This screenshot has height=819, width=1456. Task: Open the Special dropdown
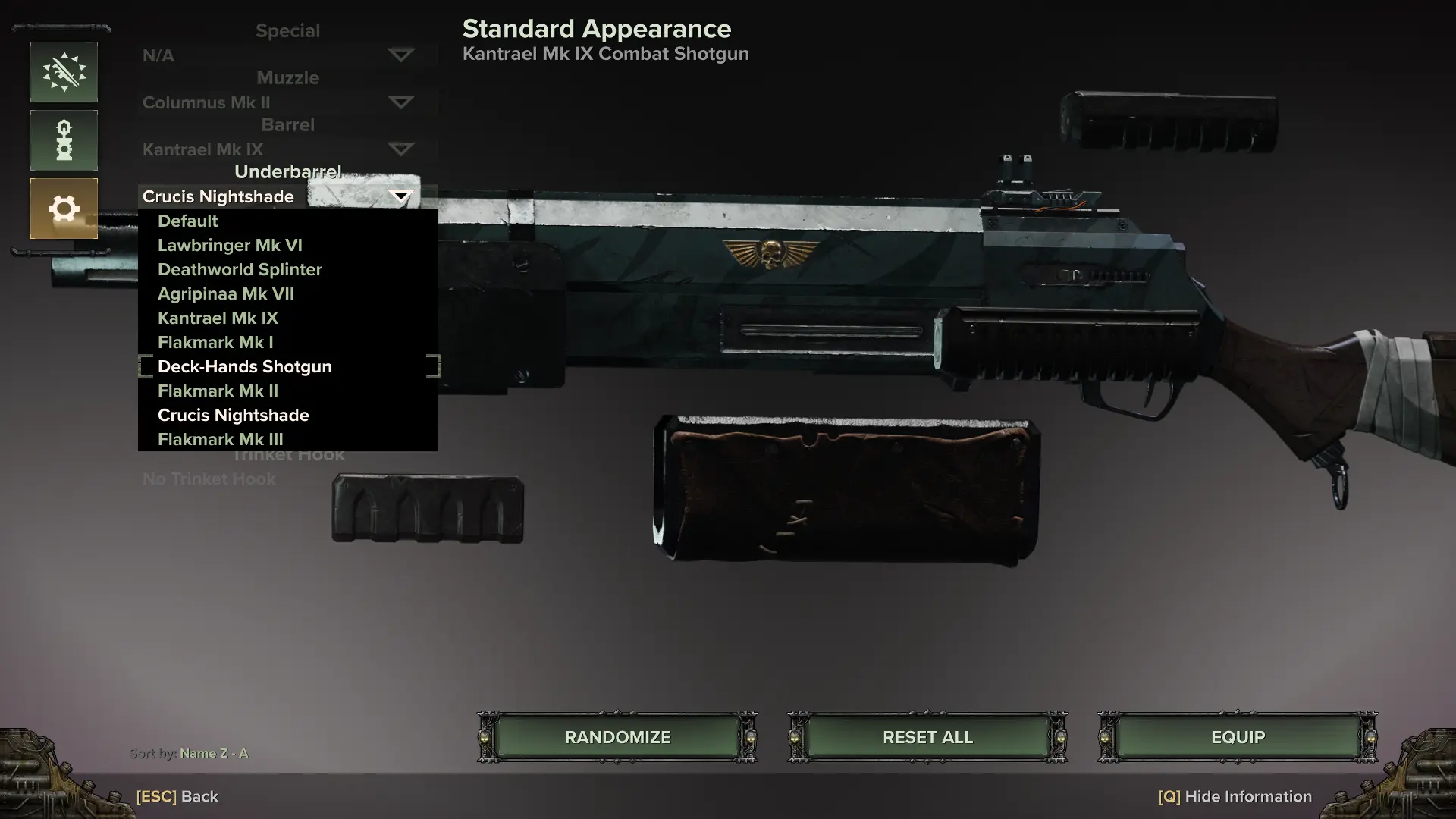tap(400, 55)
